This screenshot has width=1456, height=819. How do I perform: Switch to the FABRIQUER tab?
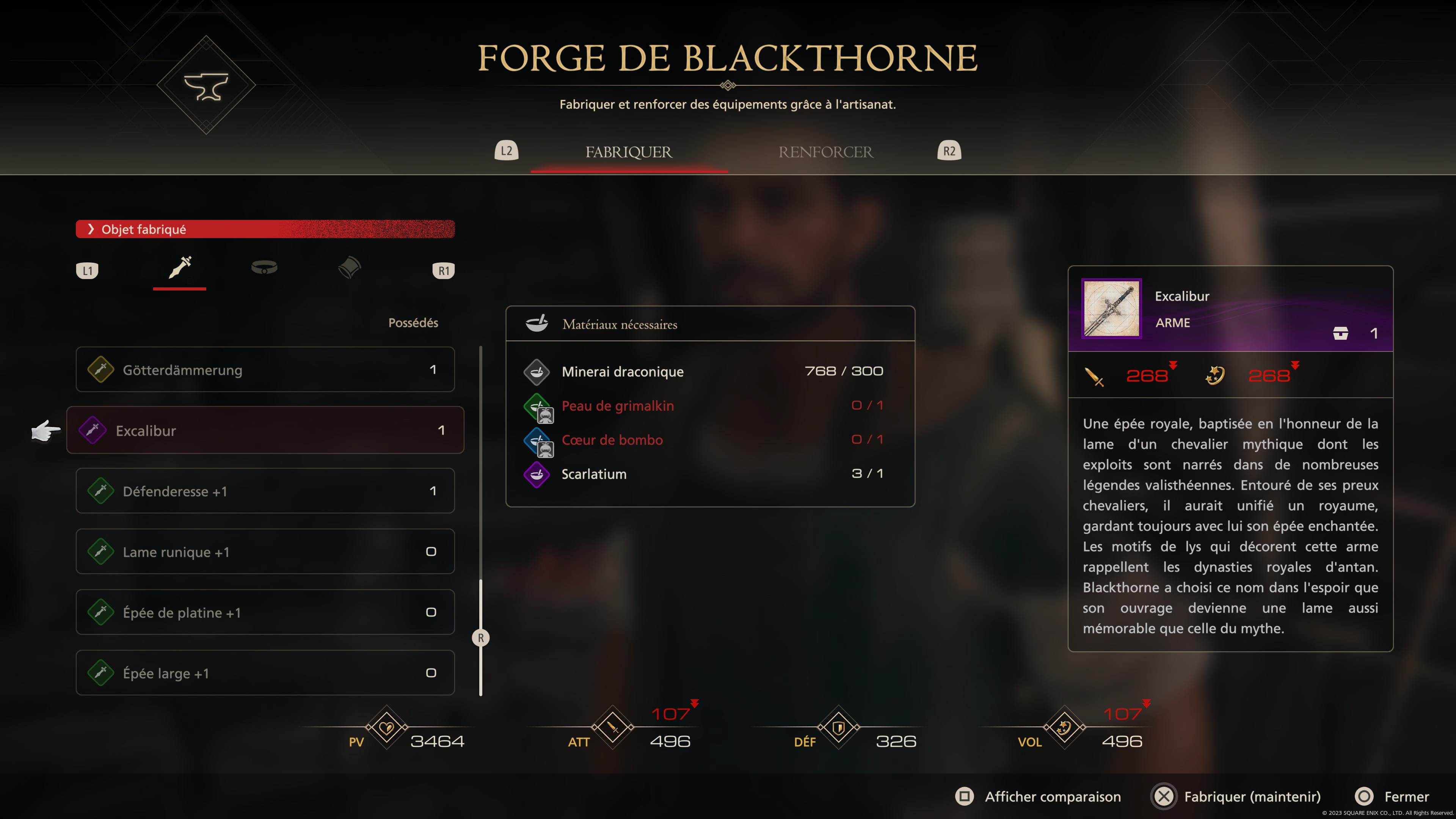pos(629,152)
